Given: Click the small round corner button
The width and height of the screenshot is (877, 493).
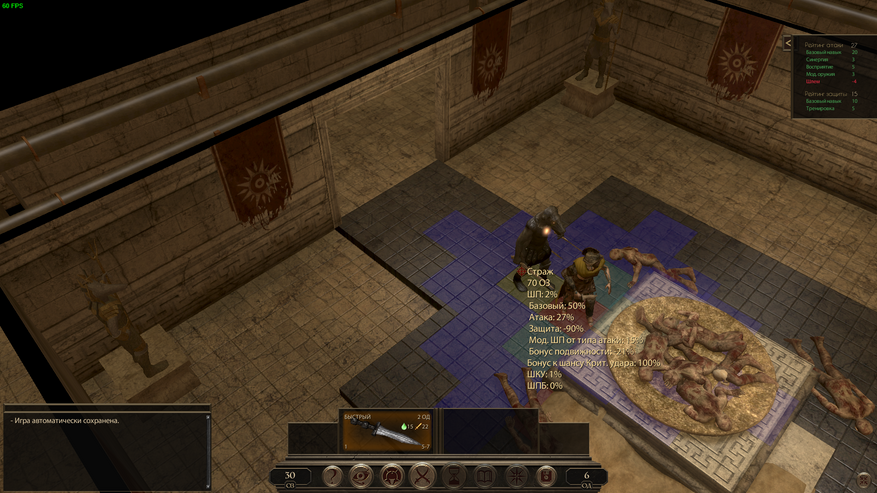Looking at the screenshot, I should pyautogui.click(x=864, y=481).
